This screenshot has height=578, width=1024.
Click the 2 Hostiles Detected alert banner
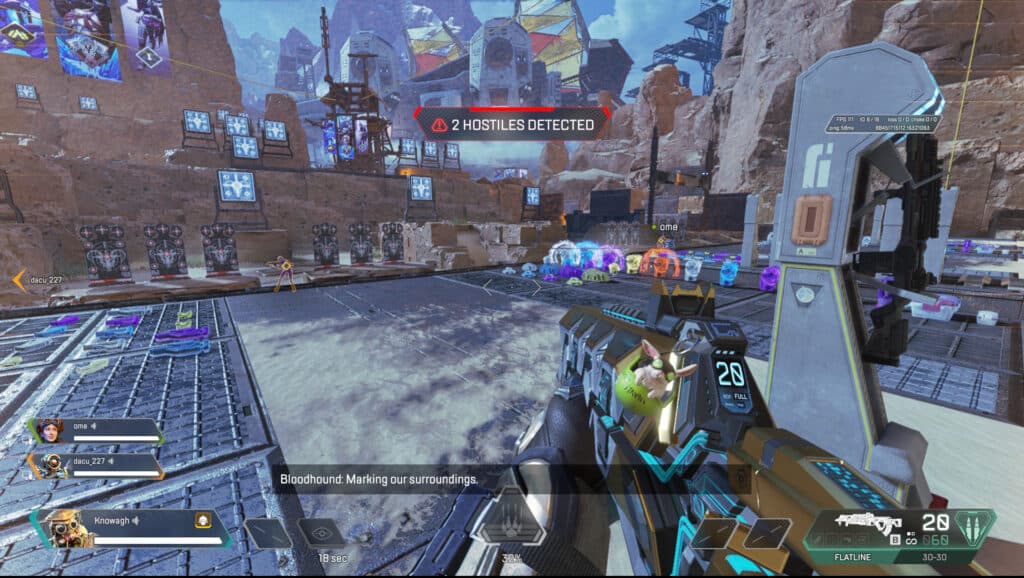(x=511, y=125)
